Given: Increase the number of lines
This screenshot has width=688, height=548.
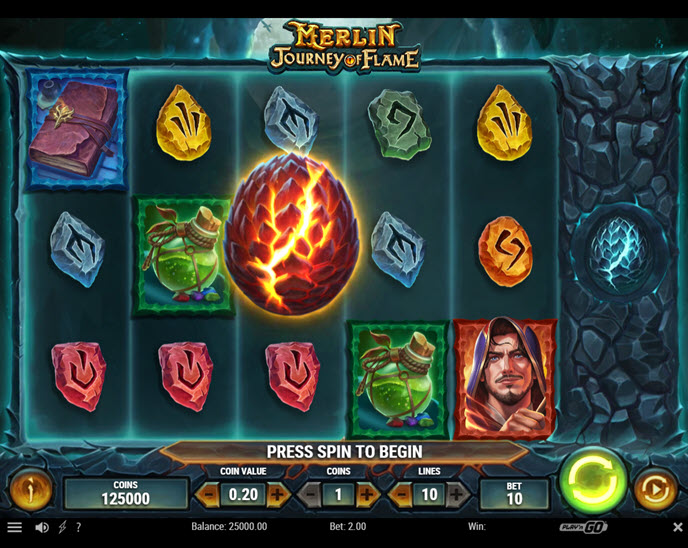Looking at the screenshot, I should tap(457, 493).
